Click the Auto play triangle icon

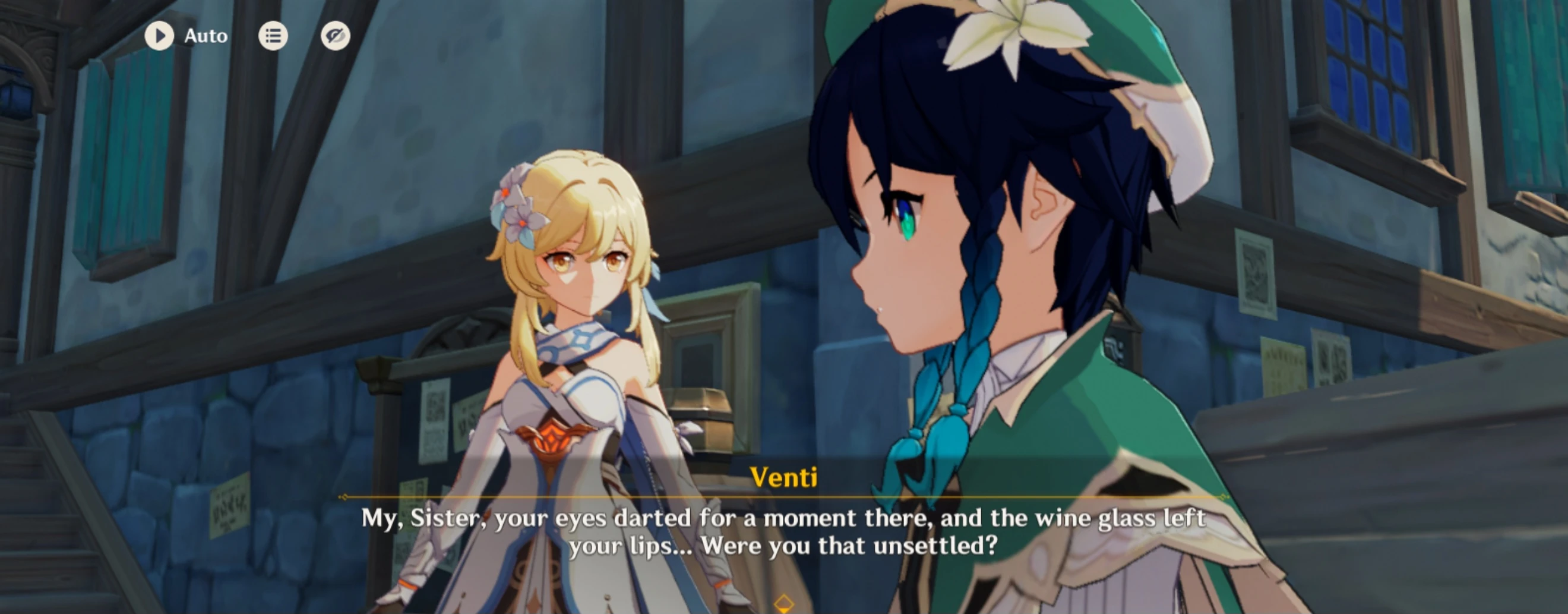161,35
